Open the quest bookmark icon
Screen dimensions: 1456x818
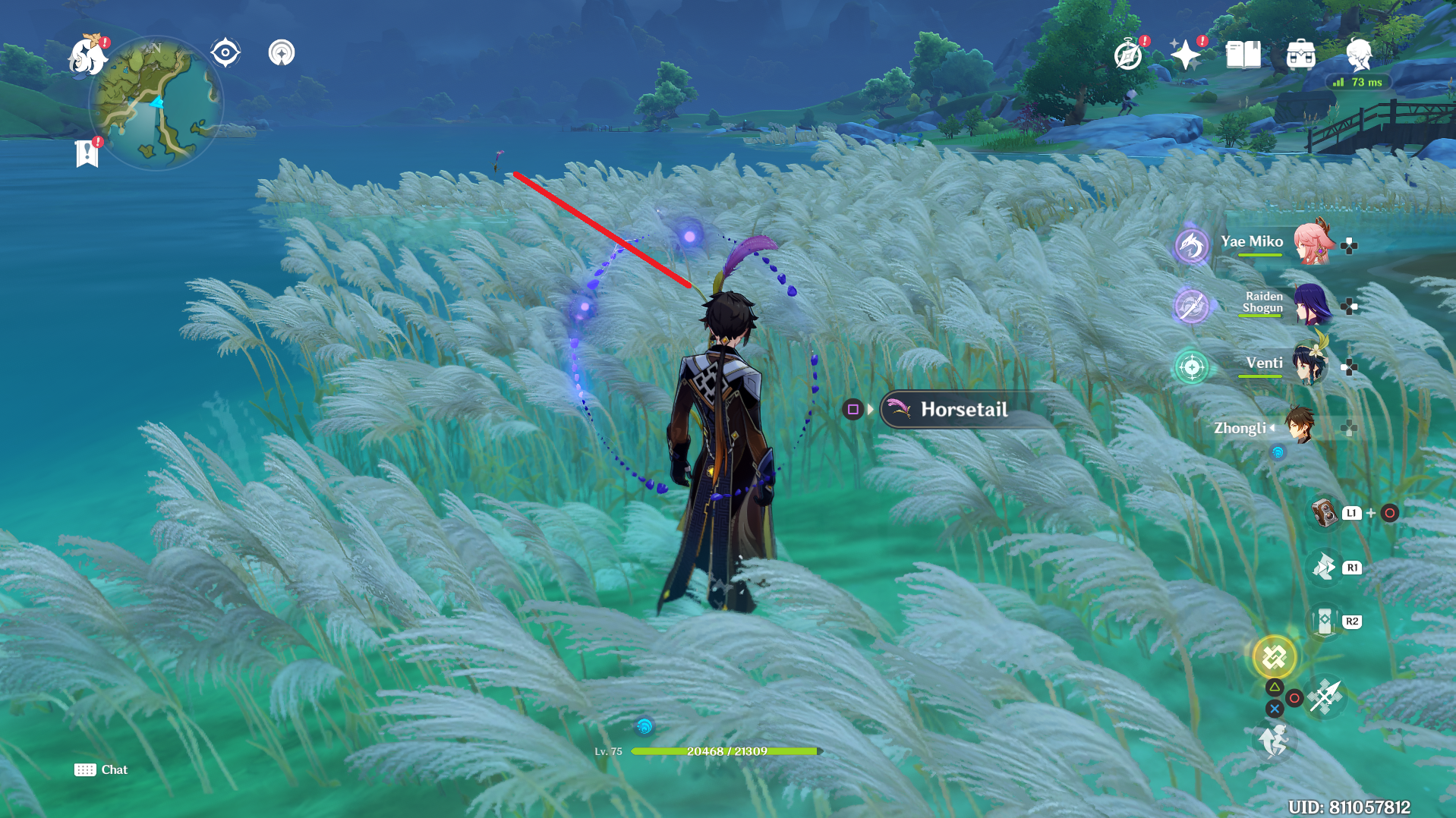pyautogui.click(x=87, y=153)
